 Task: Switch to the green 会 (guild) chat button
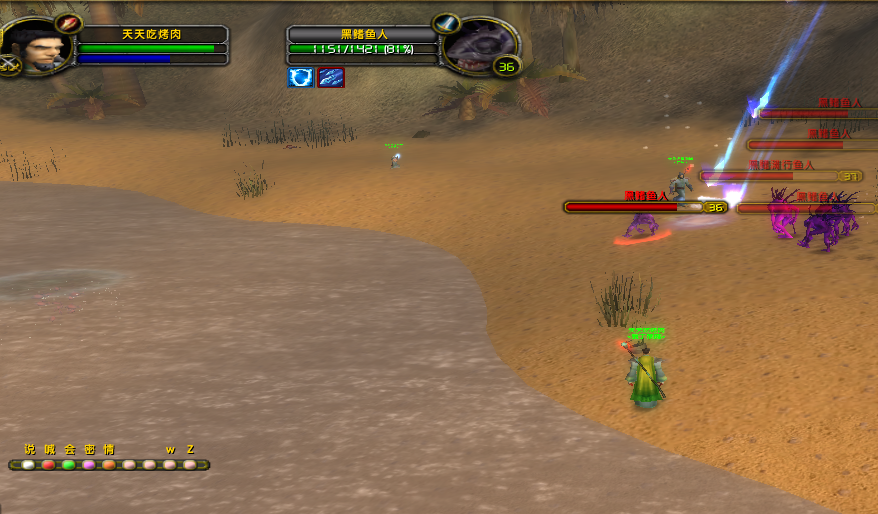(69, 465)
